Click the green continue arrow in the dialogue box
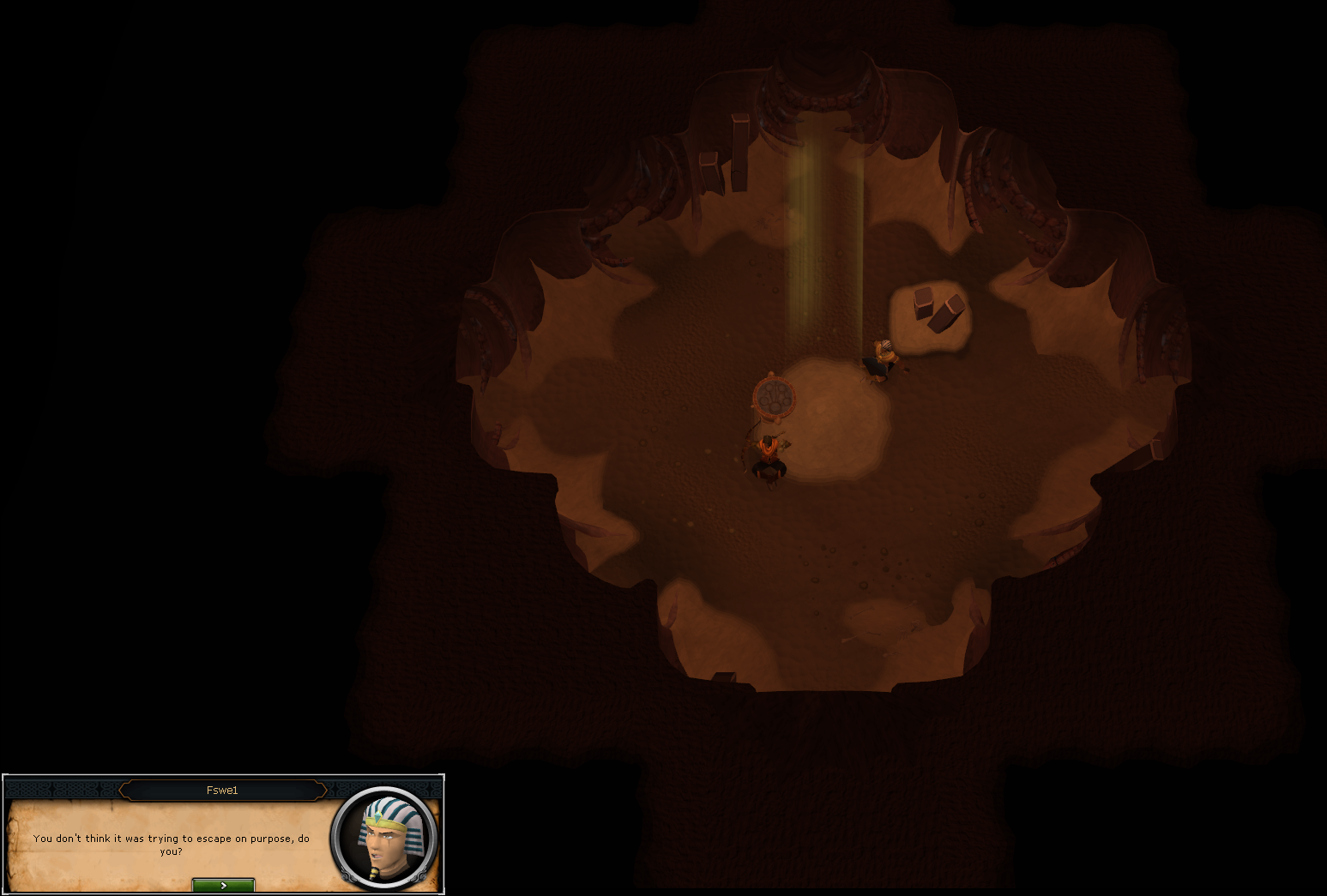This screenshot has height=896, width=1327. click(223, 886)
